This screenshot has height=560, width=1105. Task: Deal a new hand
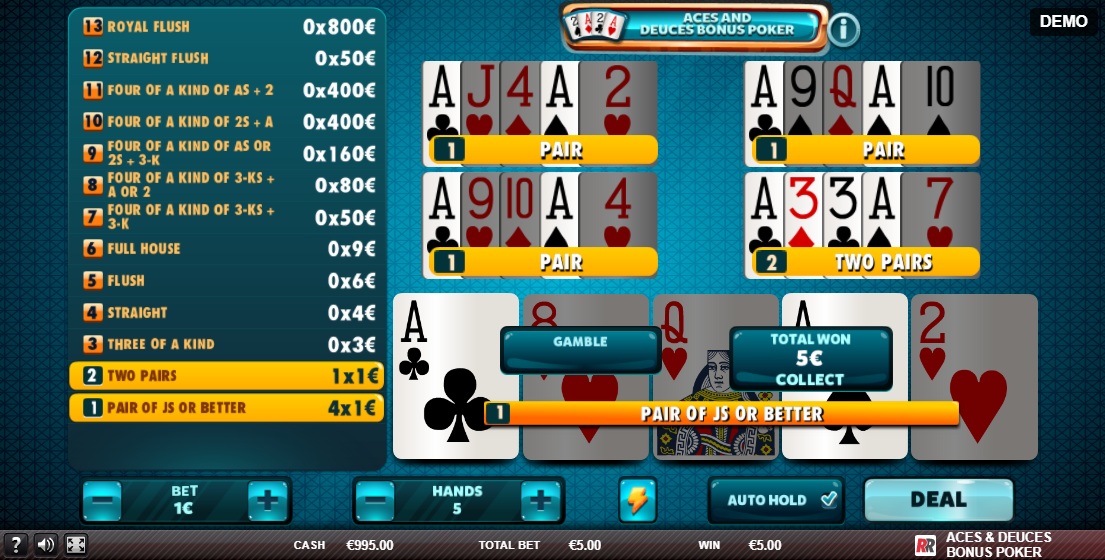pyautogui.click(x=937, y=500)
